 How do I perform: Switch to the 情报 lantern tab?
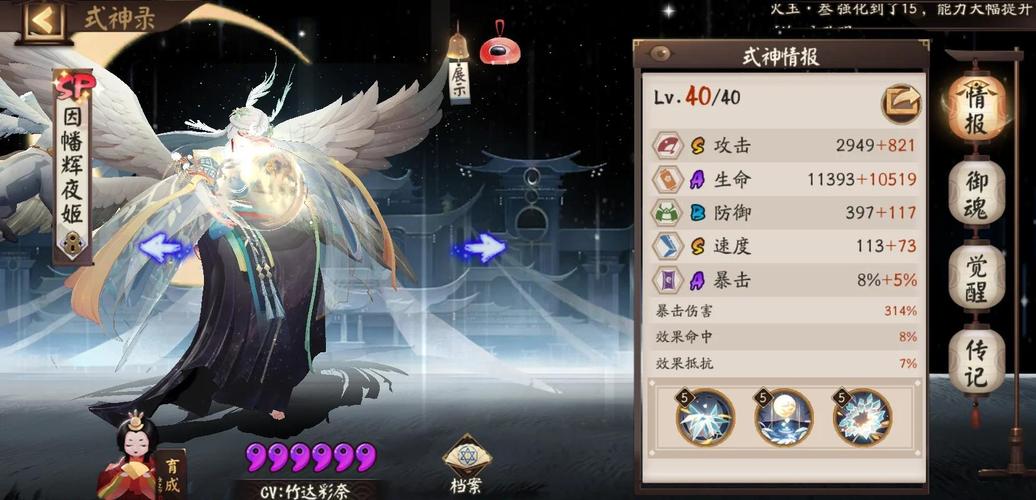tap(976, 110)
